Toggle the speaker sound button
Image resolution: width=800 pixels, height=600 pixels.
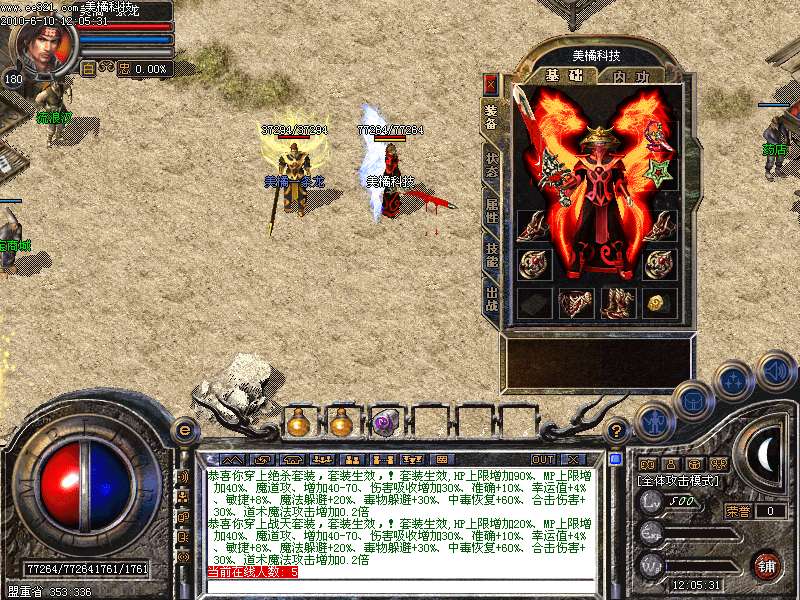click(x=775, y=372)
